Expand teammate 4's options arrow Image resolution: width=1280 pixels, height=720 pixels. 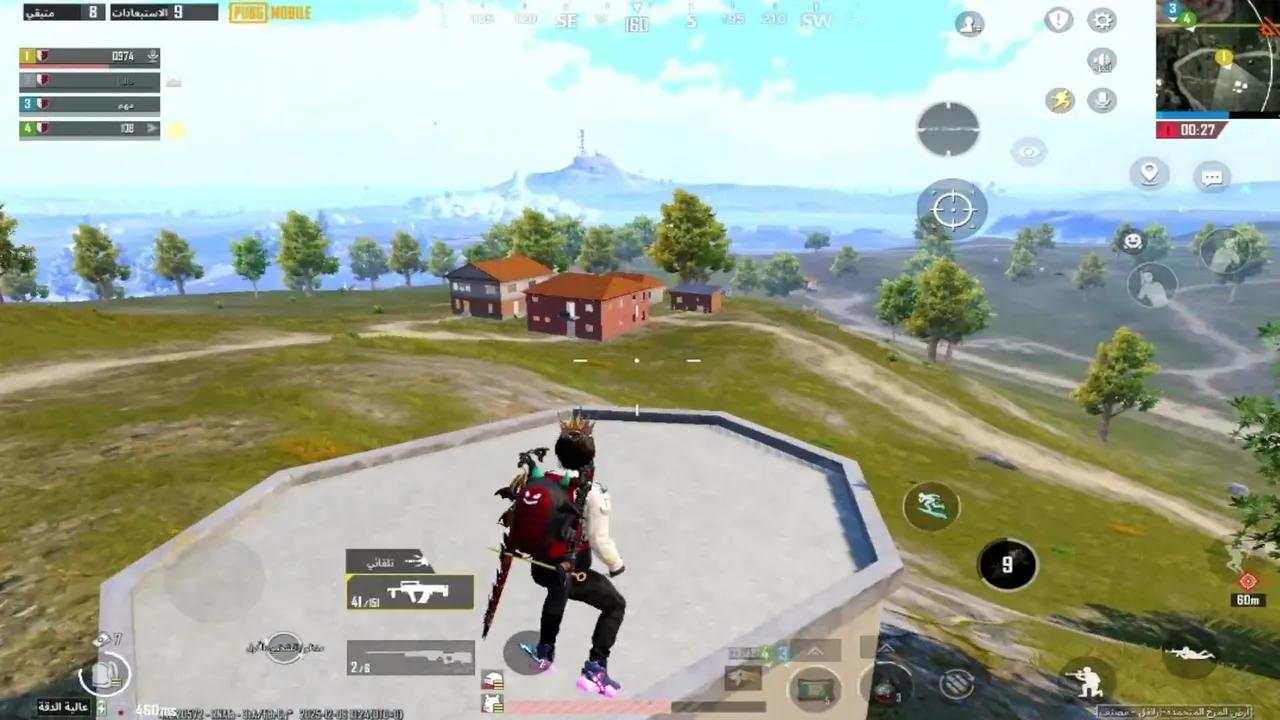(152, 128)
